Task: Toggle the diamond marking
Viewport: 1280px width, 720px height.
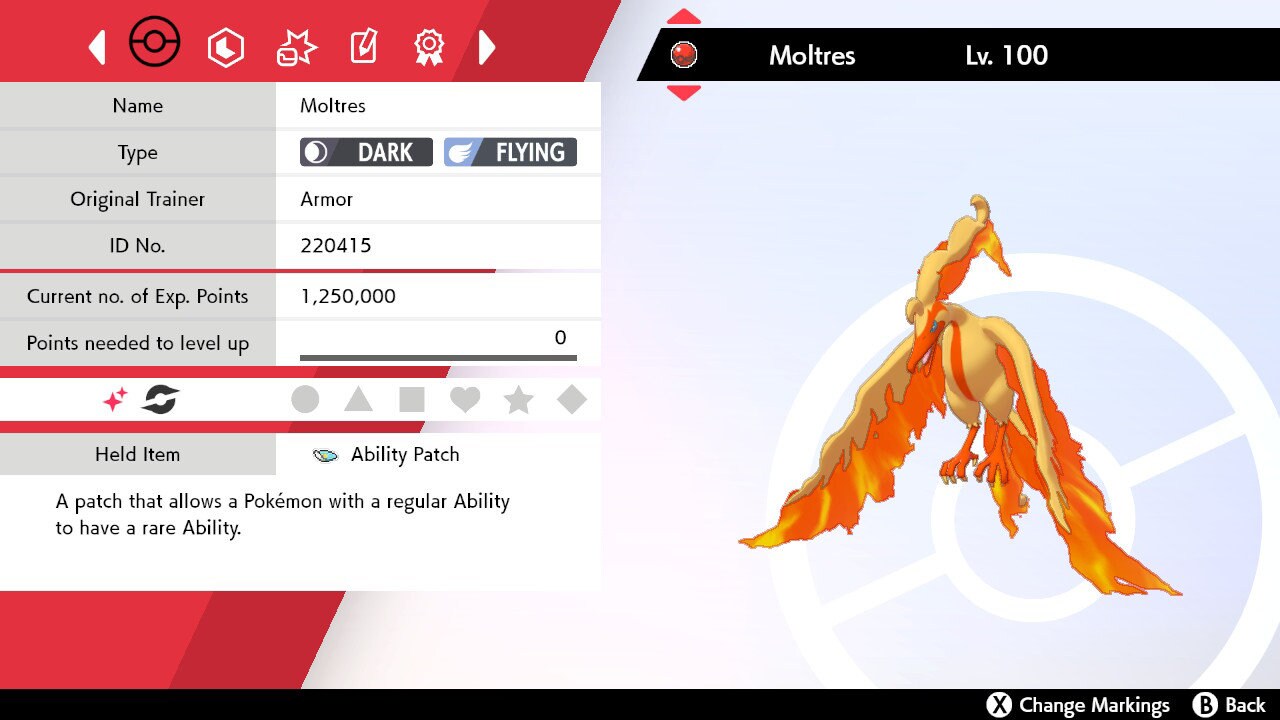Action: tap(572, 399)
